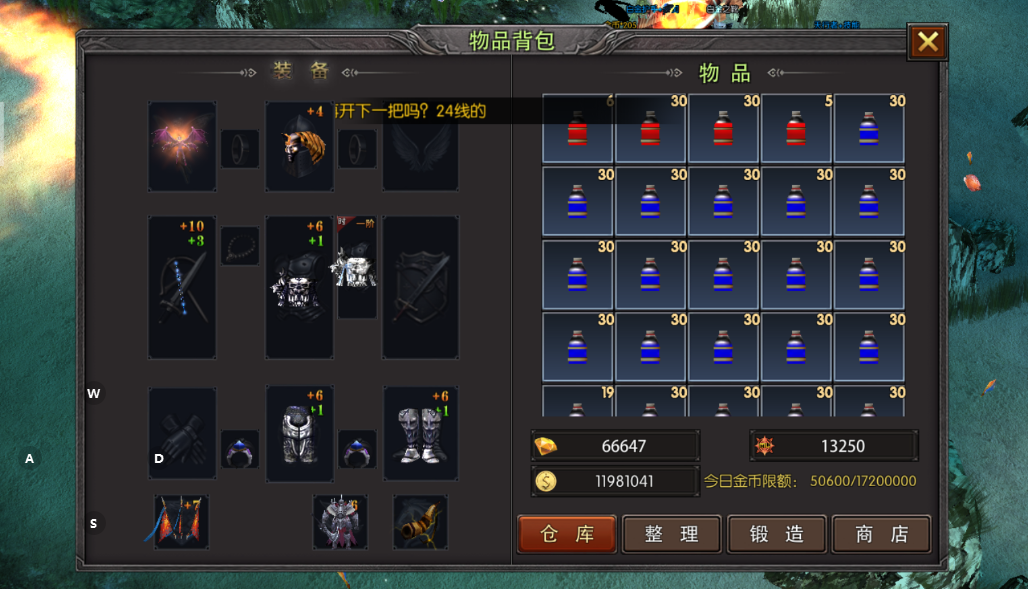Click the 整理 sort button
1028x589 pixels.
click(671, 534)
